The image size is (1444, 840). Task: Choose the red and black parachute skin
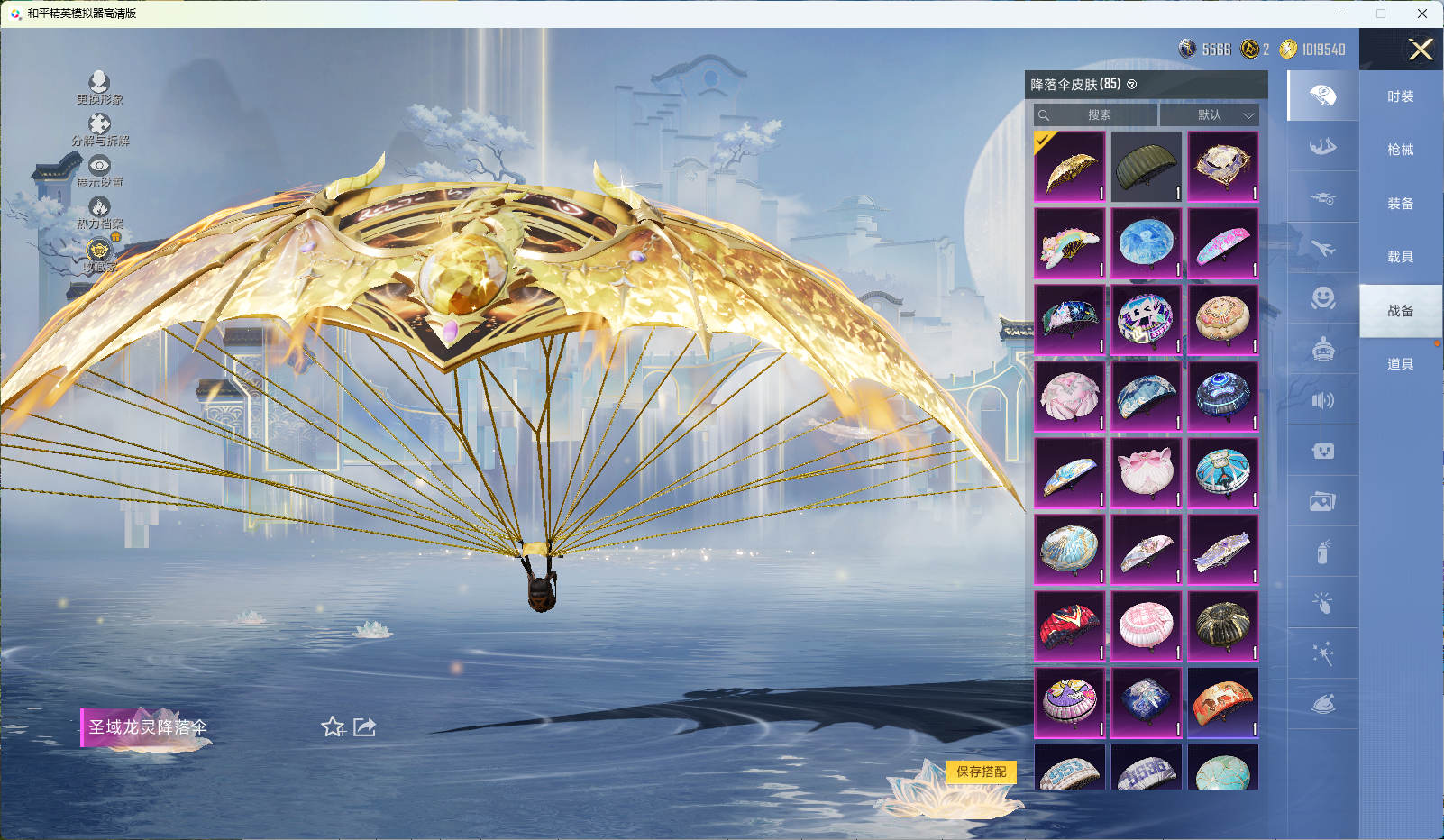[x=1070, y=626]
